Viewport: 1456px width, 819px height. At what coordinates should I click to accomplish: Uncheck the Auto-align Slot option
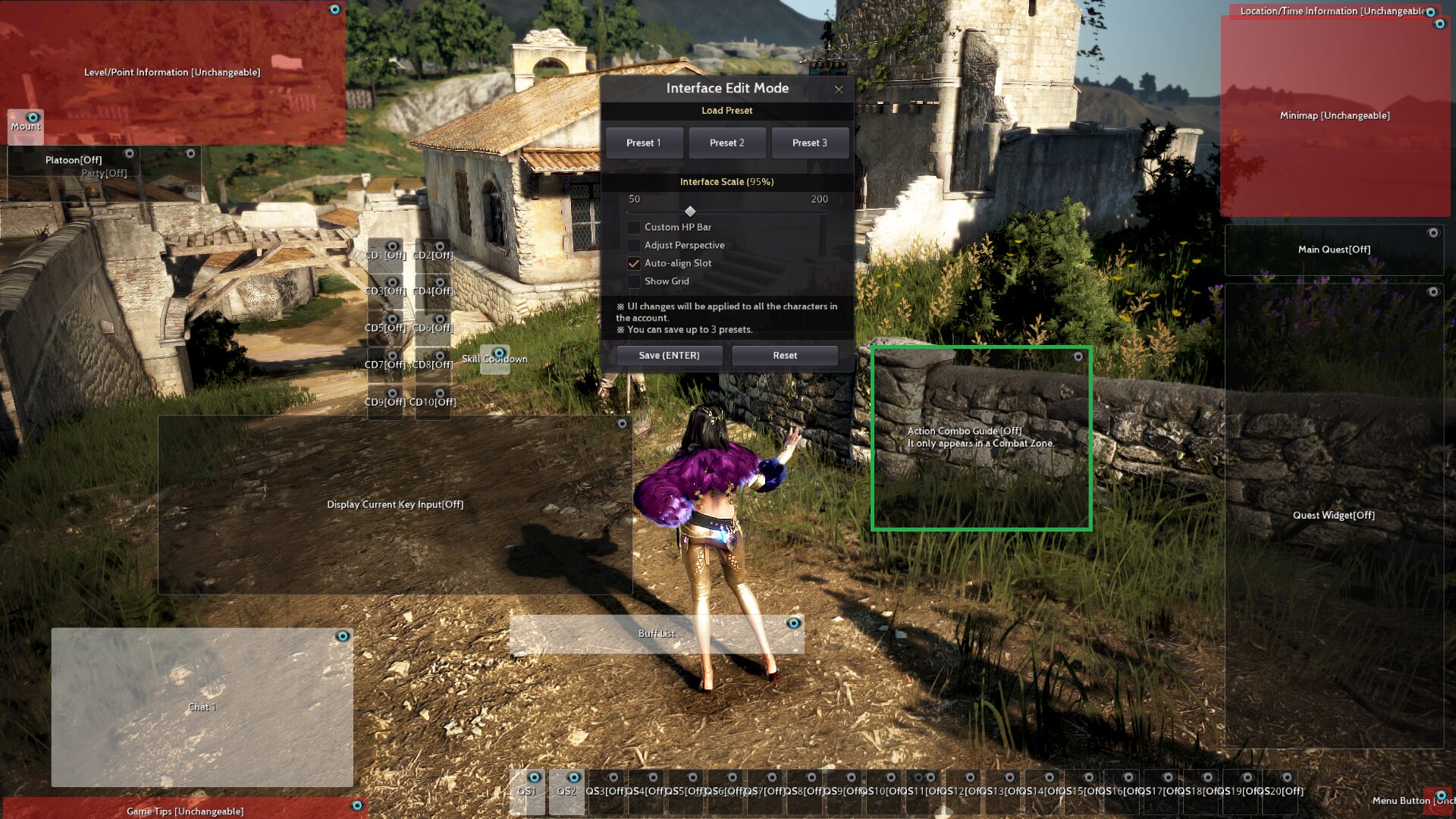pos(634,263)
